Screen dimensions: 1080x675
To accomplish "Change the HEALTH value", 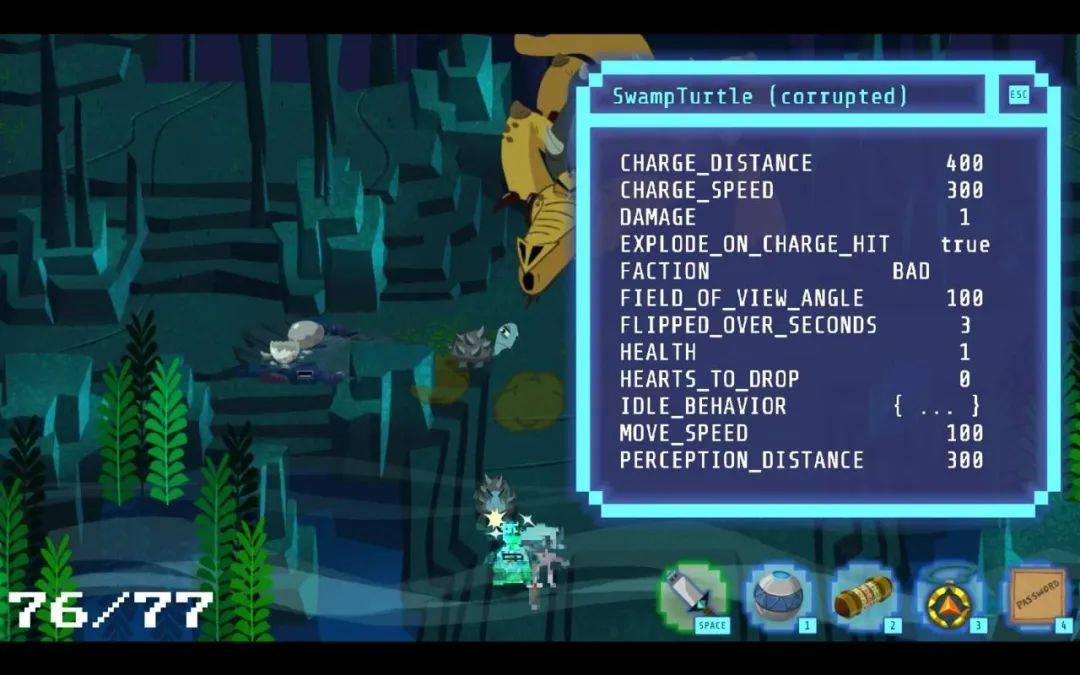I will 964,352.
